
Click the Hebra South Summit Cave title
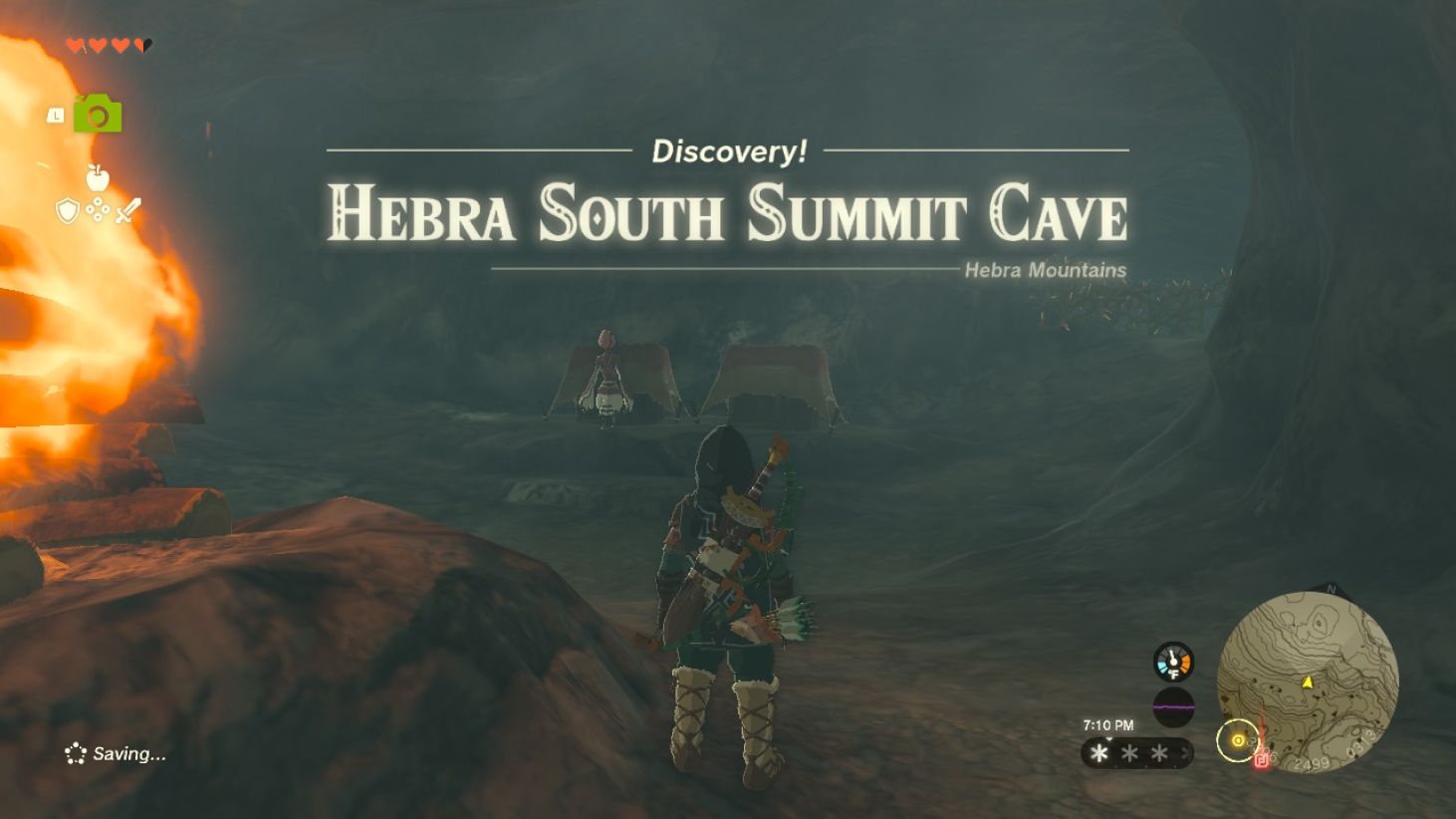click(728, 213)
